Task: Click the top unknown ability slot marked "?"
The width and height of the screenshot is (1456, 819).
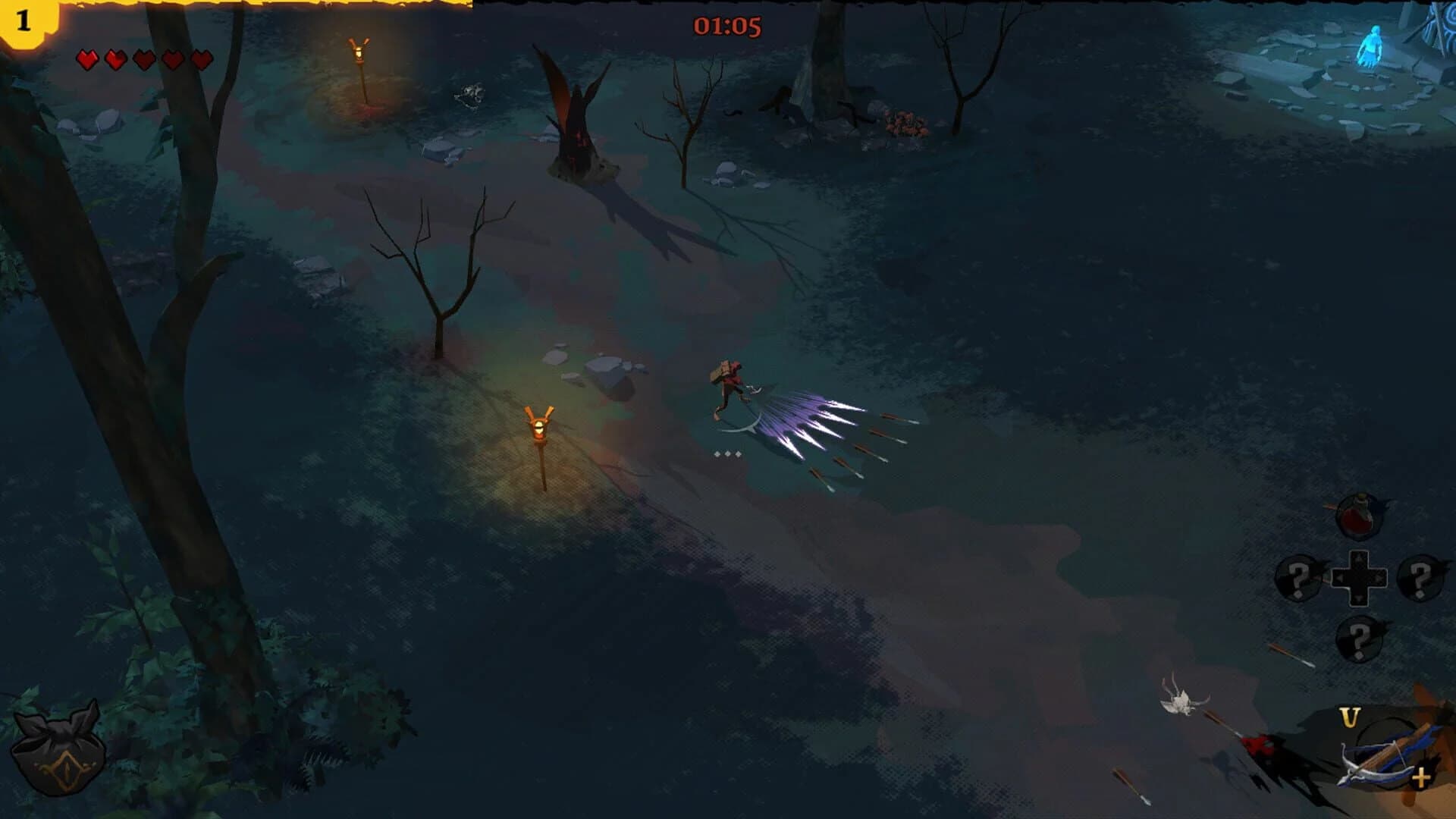Action: click(1420, 576)
